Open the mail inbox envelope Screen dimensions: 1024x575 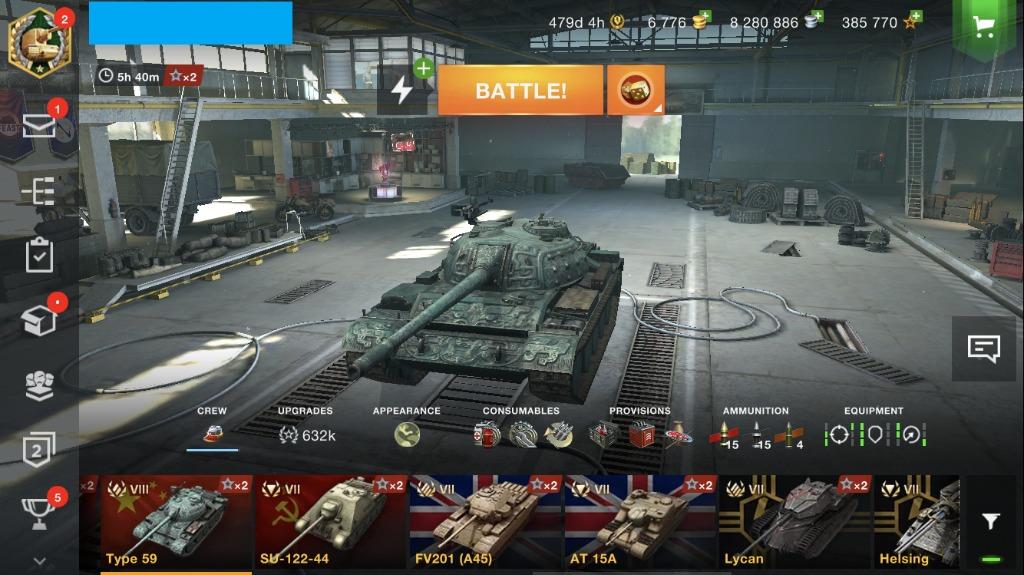pyautogui.click(x=39, y=125)
